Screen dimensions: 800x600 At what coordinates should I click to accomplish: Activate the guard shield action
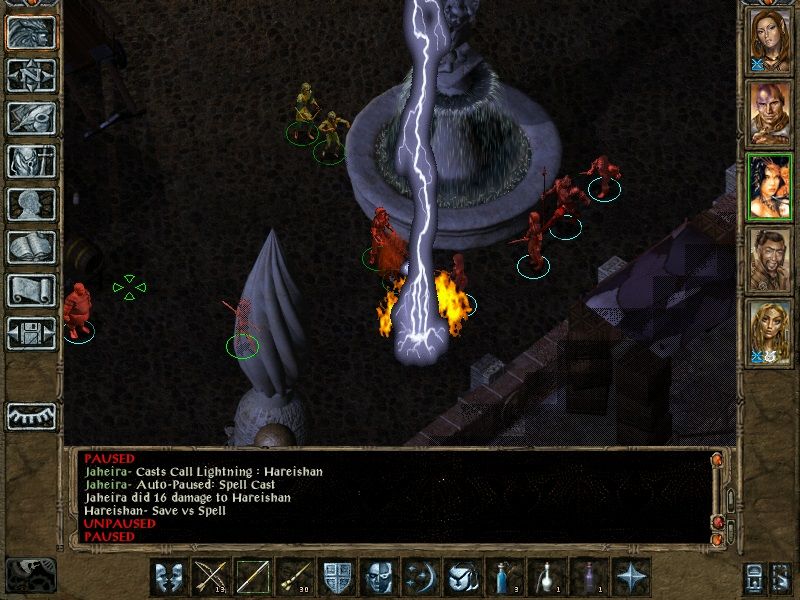337,578
